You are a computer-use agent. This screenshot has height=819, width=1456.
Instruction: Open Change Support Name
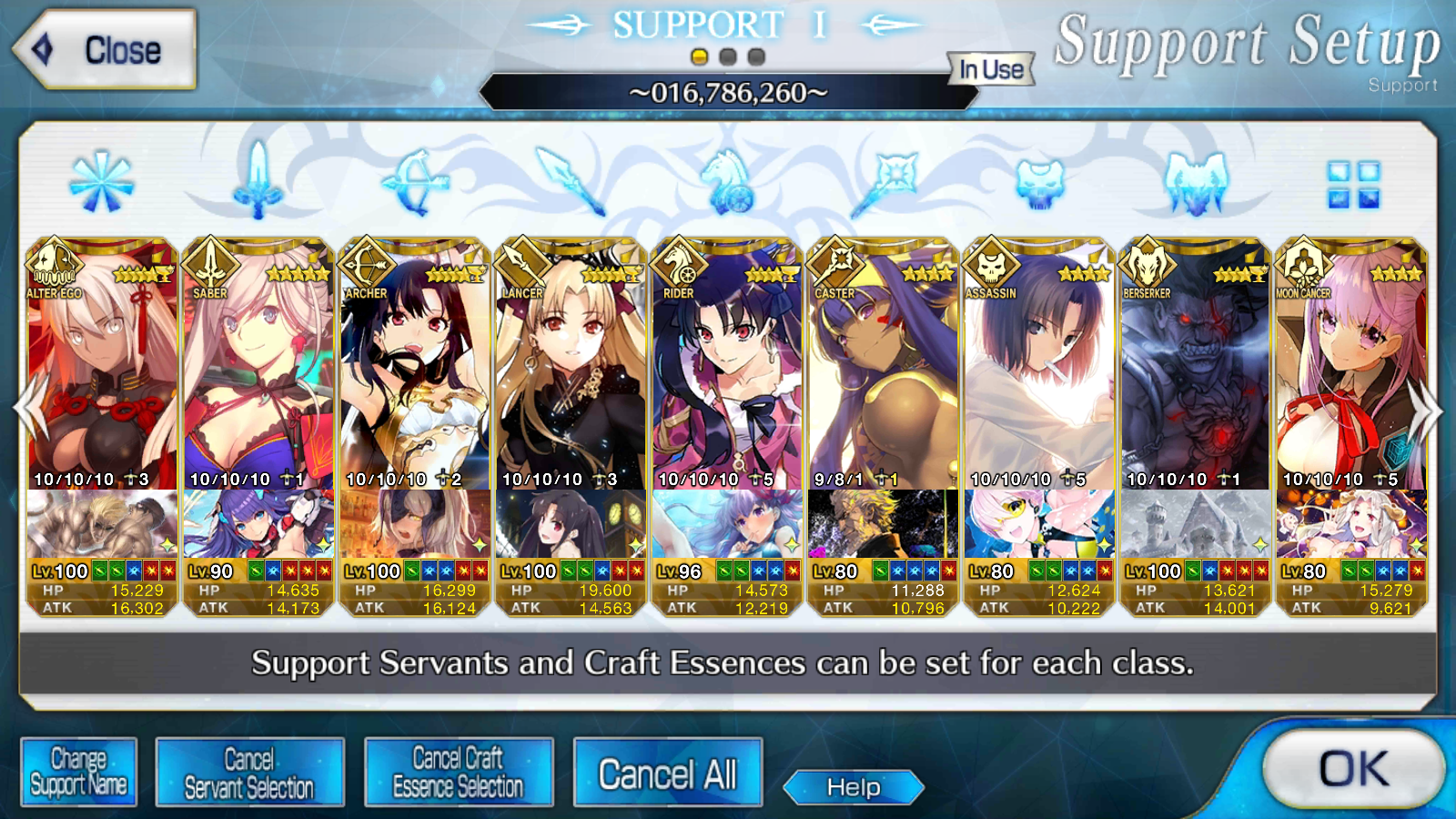[79, 772]
